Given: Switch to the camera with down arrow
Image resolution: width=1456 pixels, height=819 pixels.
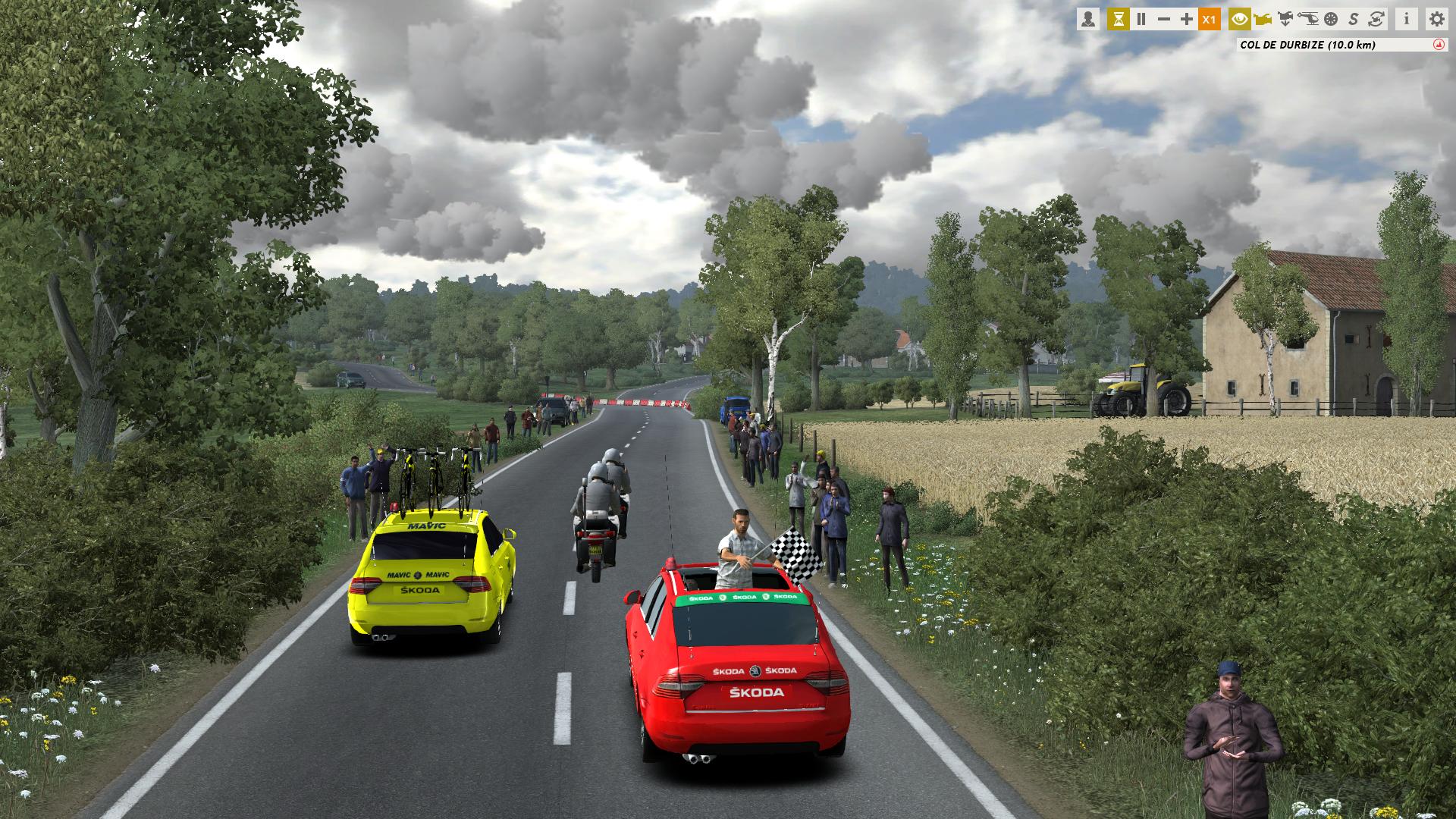Looking at the screenshot, I should [x=1285, y=20].
